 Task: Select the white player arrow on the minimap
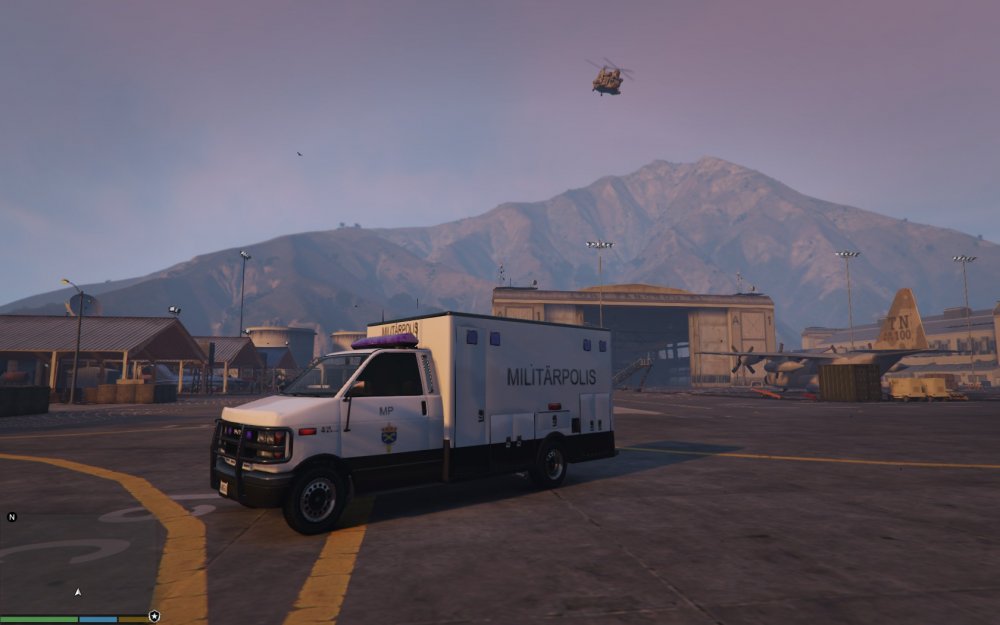click(78, 592)
